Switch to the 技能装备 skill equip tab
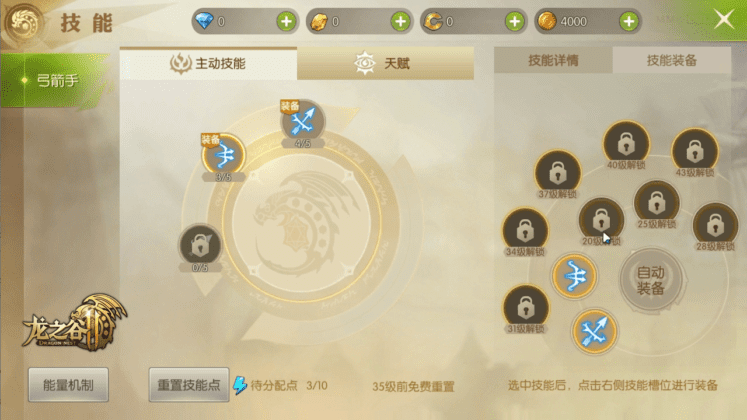This screenshot has width=747, height=420. point(672,60)
